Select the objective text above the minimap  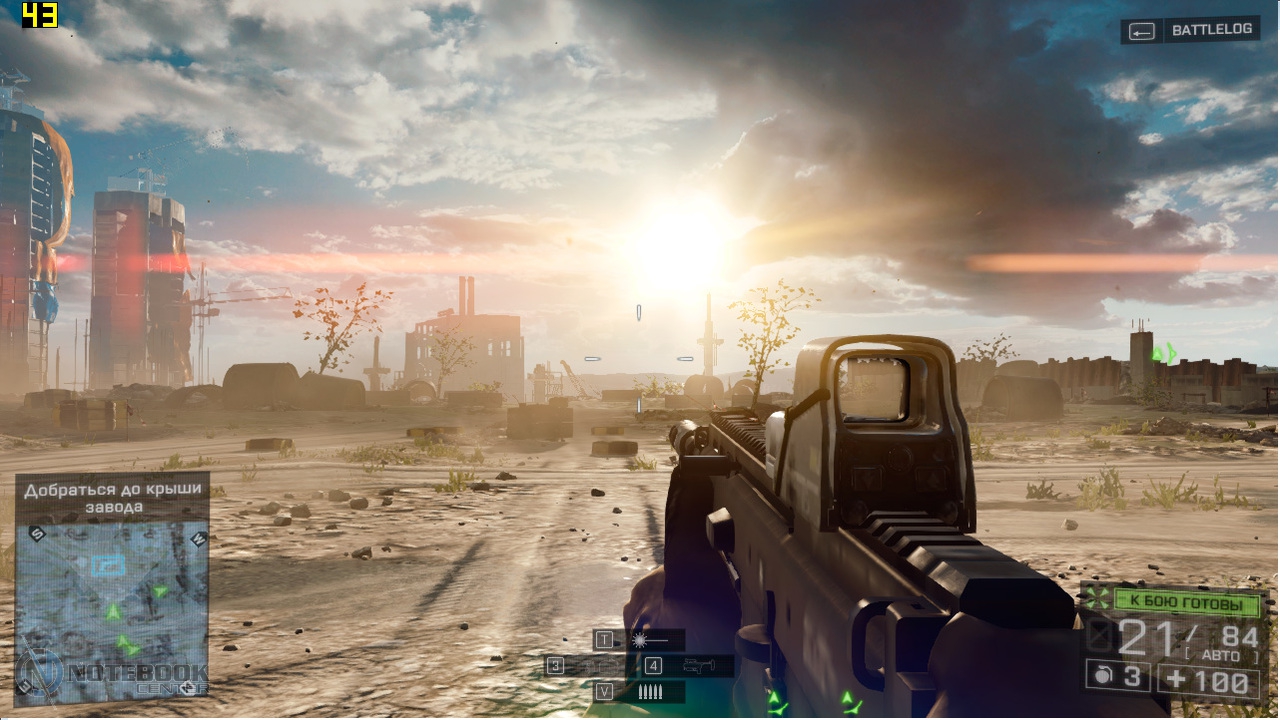[112, 498]
